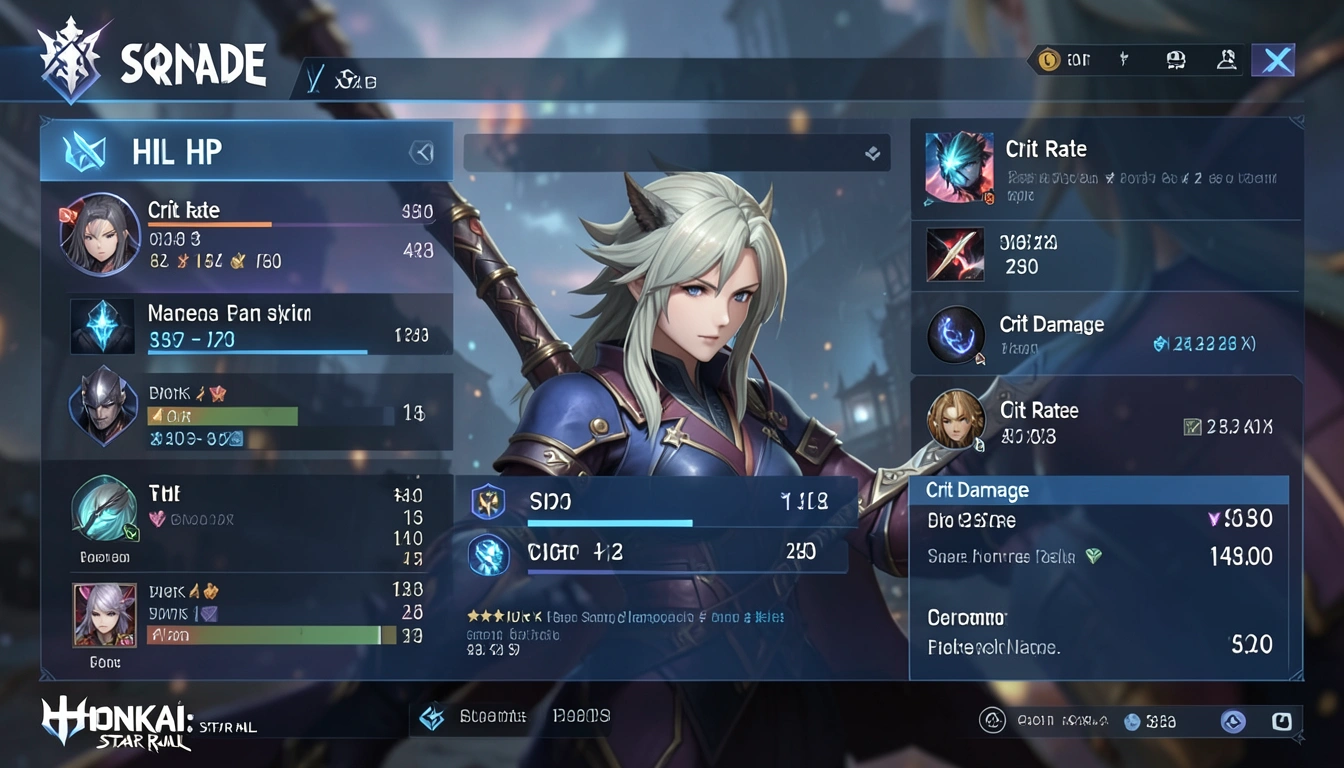Click the blue orb skill icon row
The image size is (1344, 768).
pyautogui.click(x=656, y=552)
